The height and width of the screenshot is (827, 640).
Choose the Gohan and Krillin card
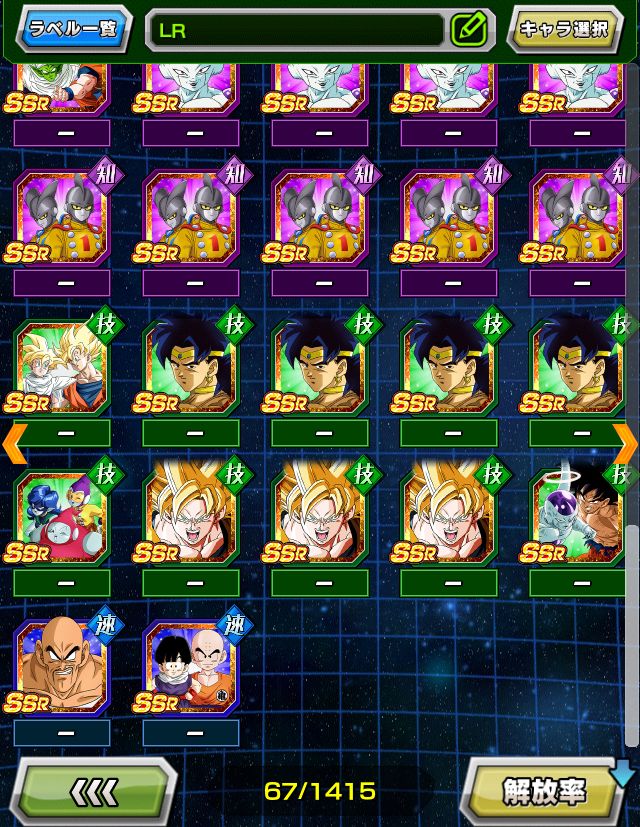(191, 667)
